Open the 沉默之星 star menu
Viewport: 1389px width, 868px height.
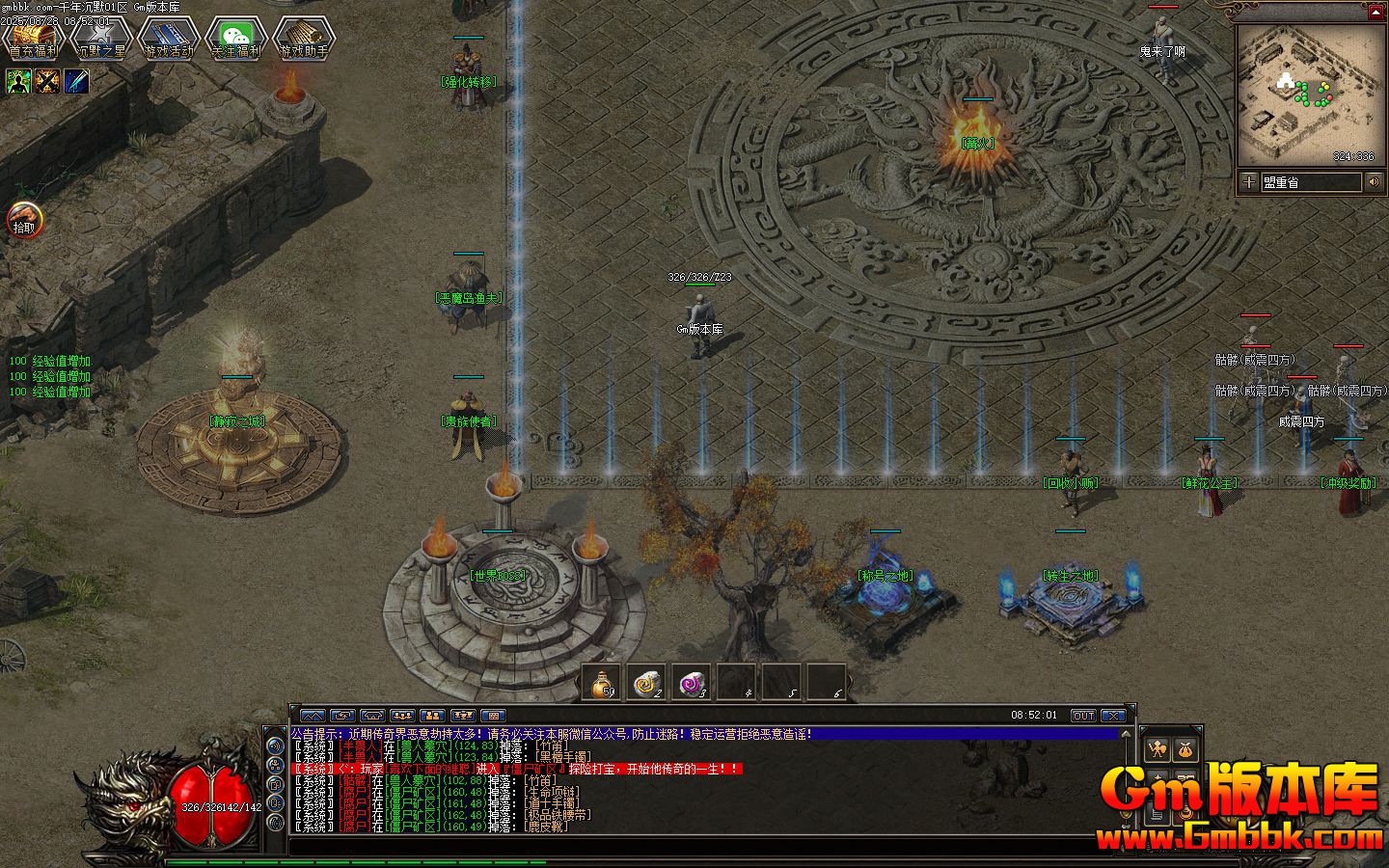100,39
